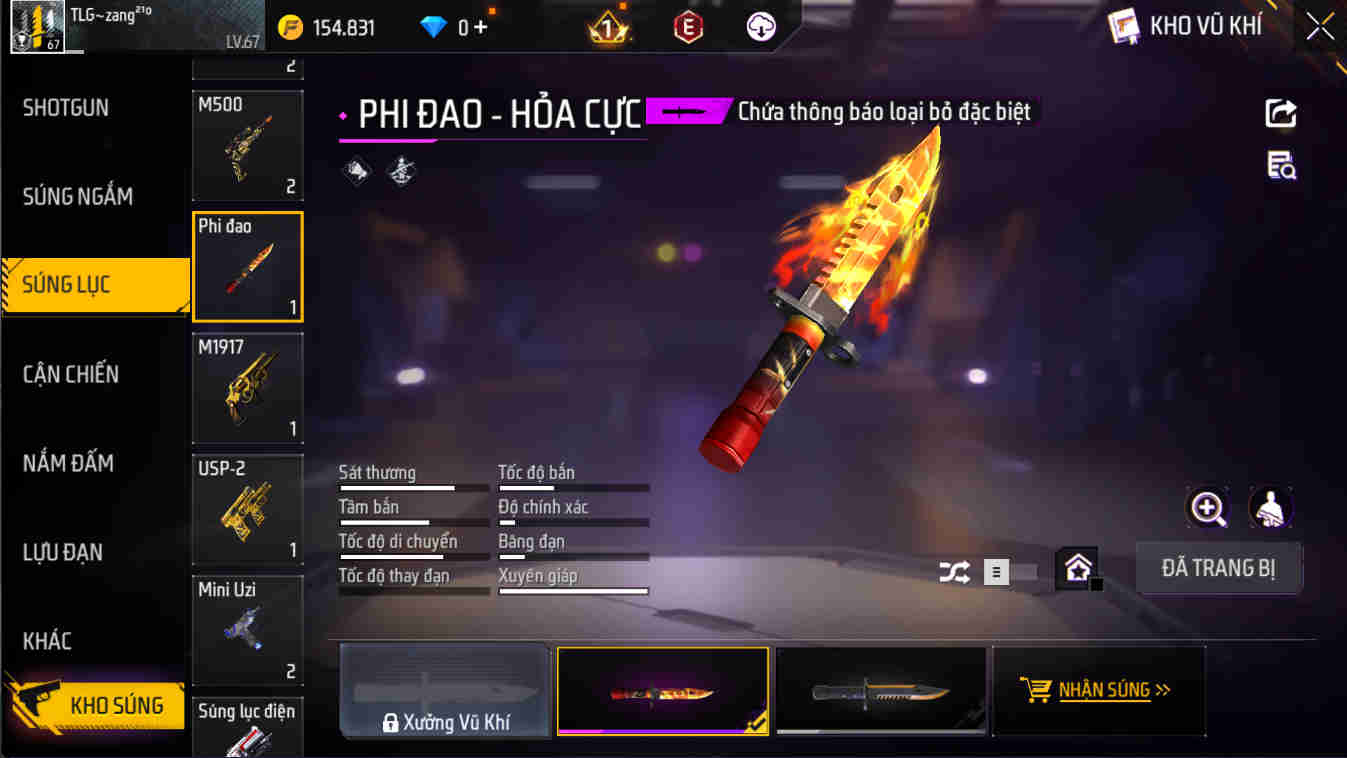Select the Mini Uzi thumbnail in weapon list
The image size is (1347, 758).
coord(247,630)
